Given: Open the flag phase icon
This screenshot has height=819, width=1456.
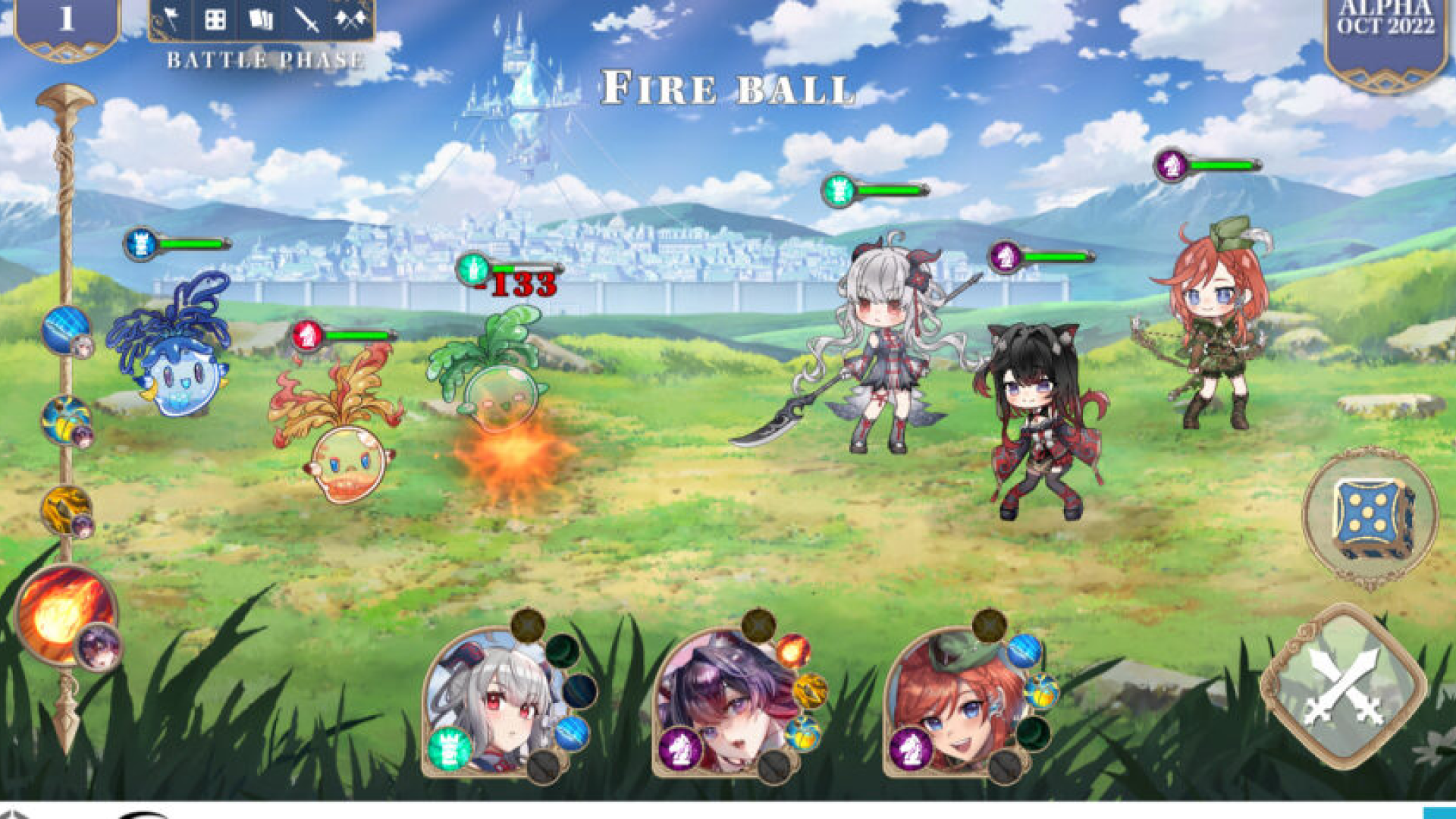Looking at the screenshot, I should (x=171, y=20).
